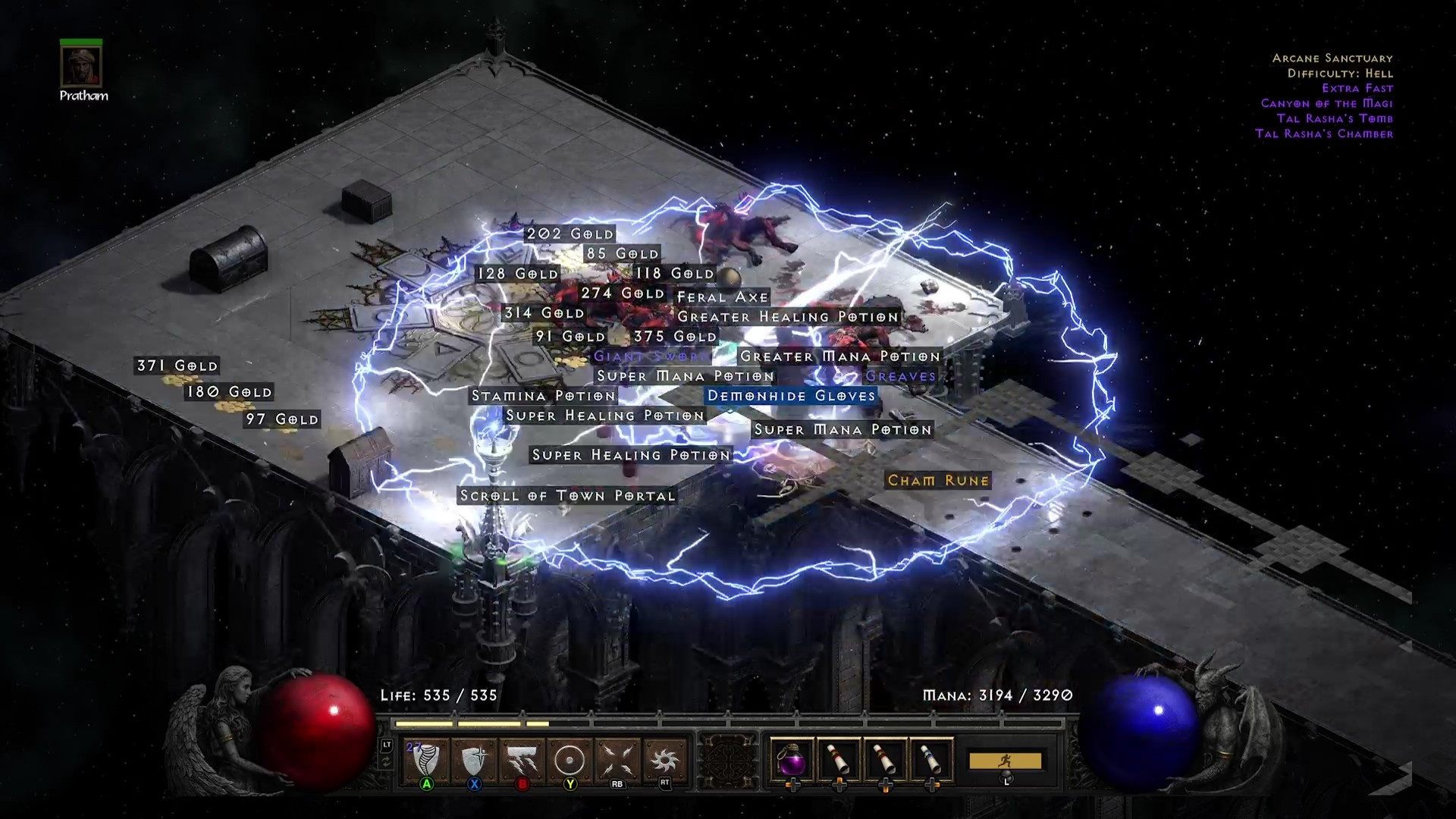The width and height of the screenshot is (1456, 819).
Task: Choose the spinning sunburst blade skill
Action: click(665, 760)
